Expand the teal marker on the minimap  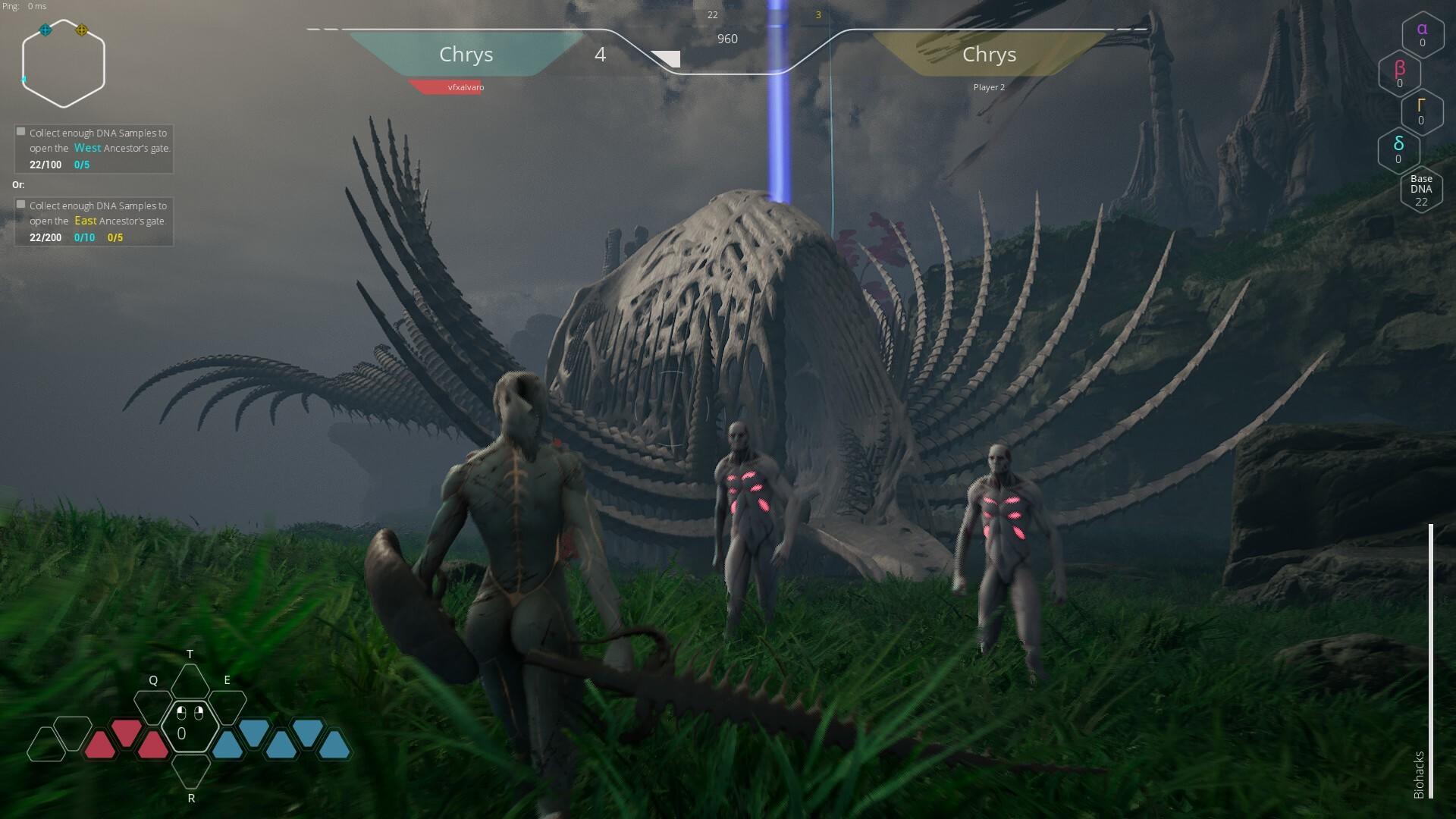pos(43,31)
